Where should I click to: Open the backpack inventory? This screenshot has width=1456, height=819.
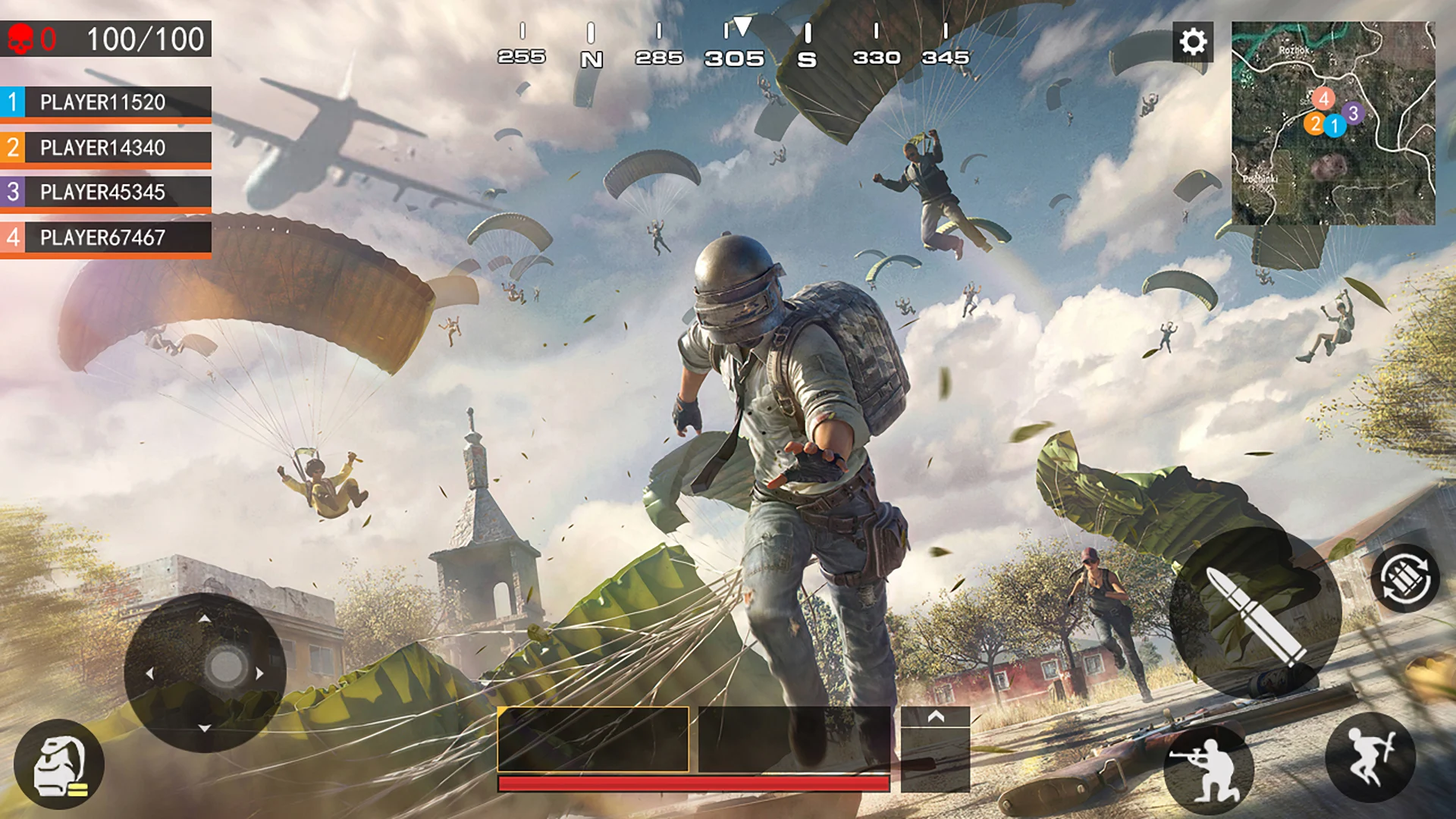[59, 764]
